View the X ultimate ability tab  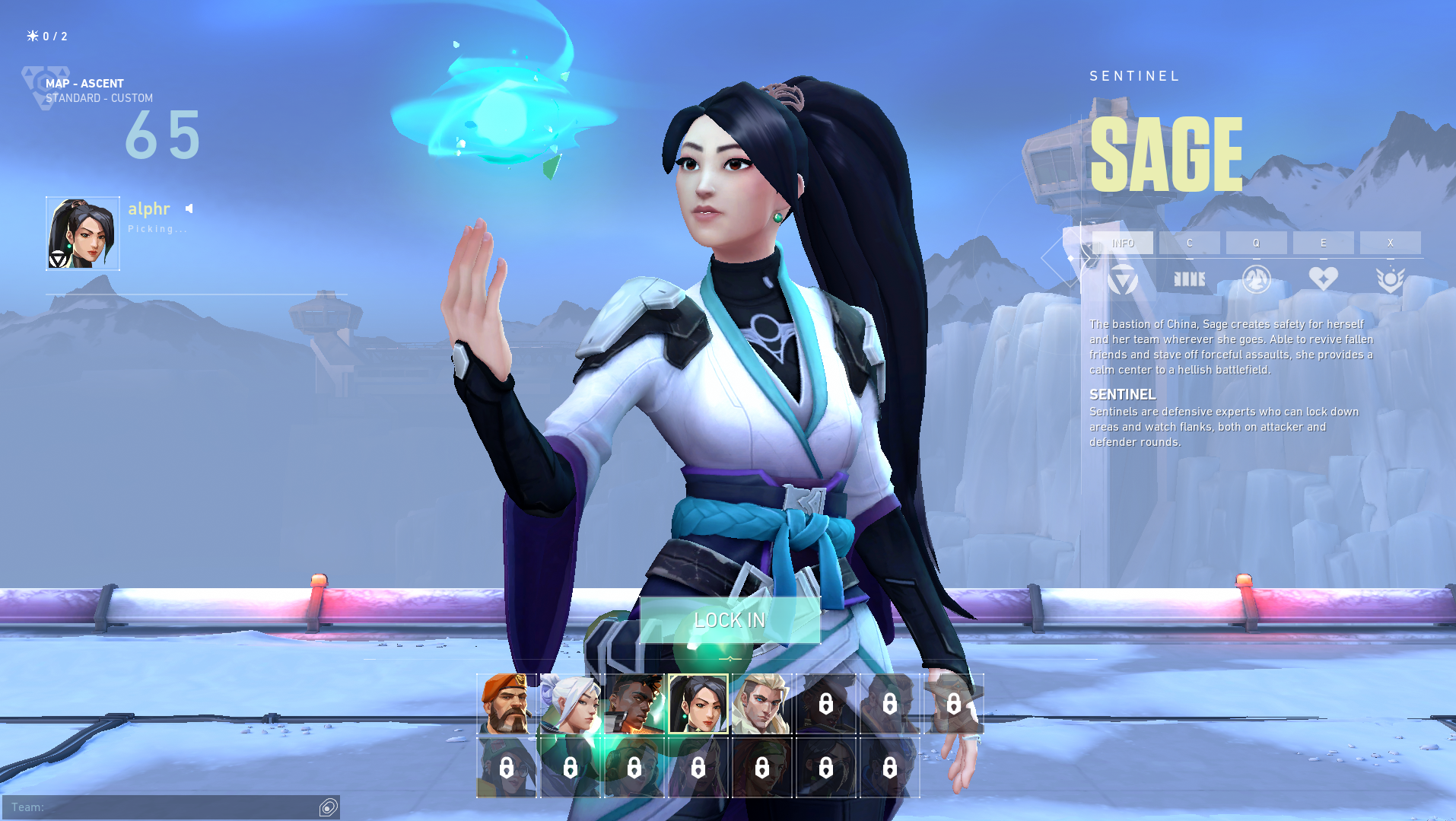(1390, 243)
